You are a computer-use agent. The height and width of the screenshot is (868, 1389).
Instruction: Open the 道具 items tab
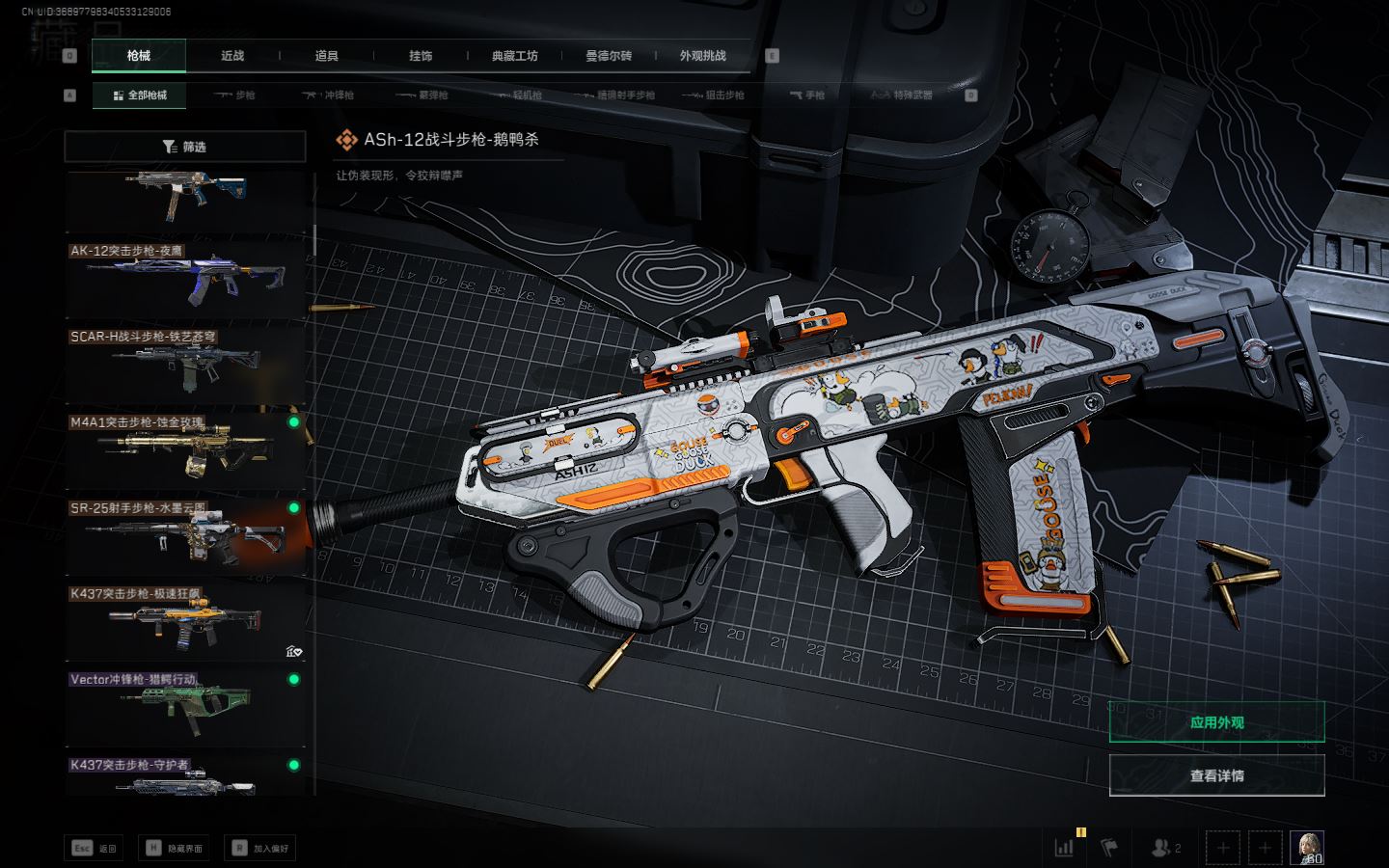click(327, 56)
